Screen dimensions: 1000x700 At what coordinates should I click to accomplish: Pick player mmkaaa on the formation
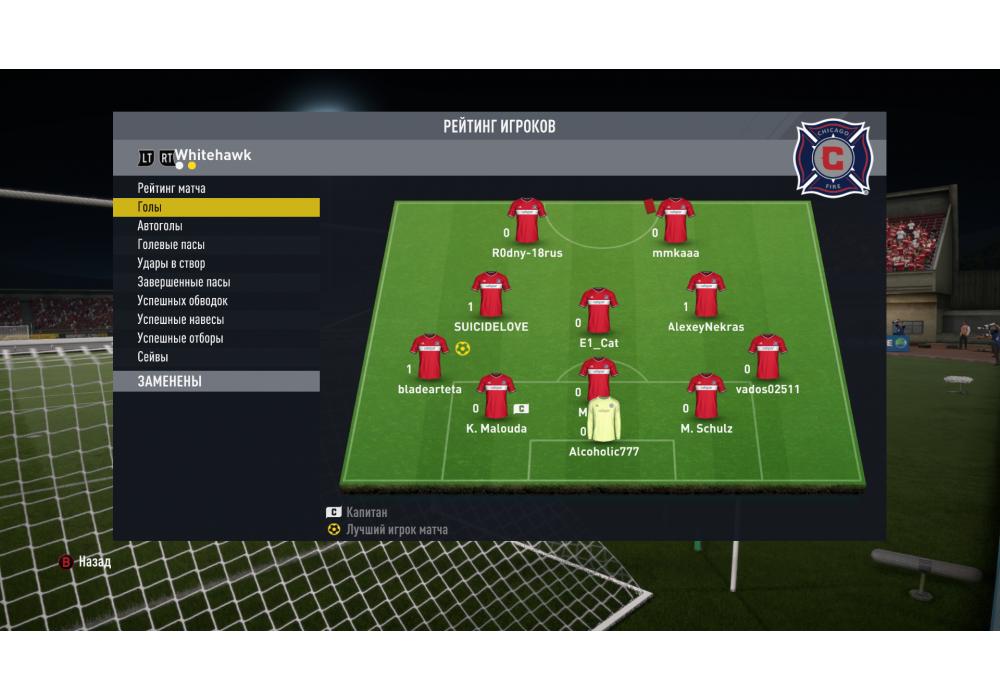[676, 221]
